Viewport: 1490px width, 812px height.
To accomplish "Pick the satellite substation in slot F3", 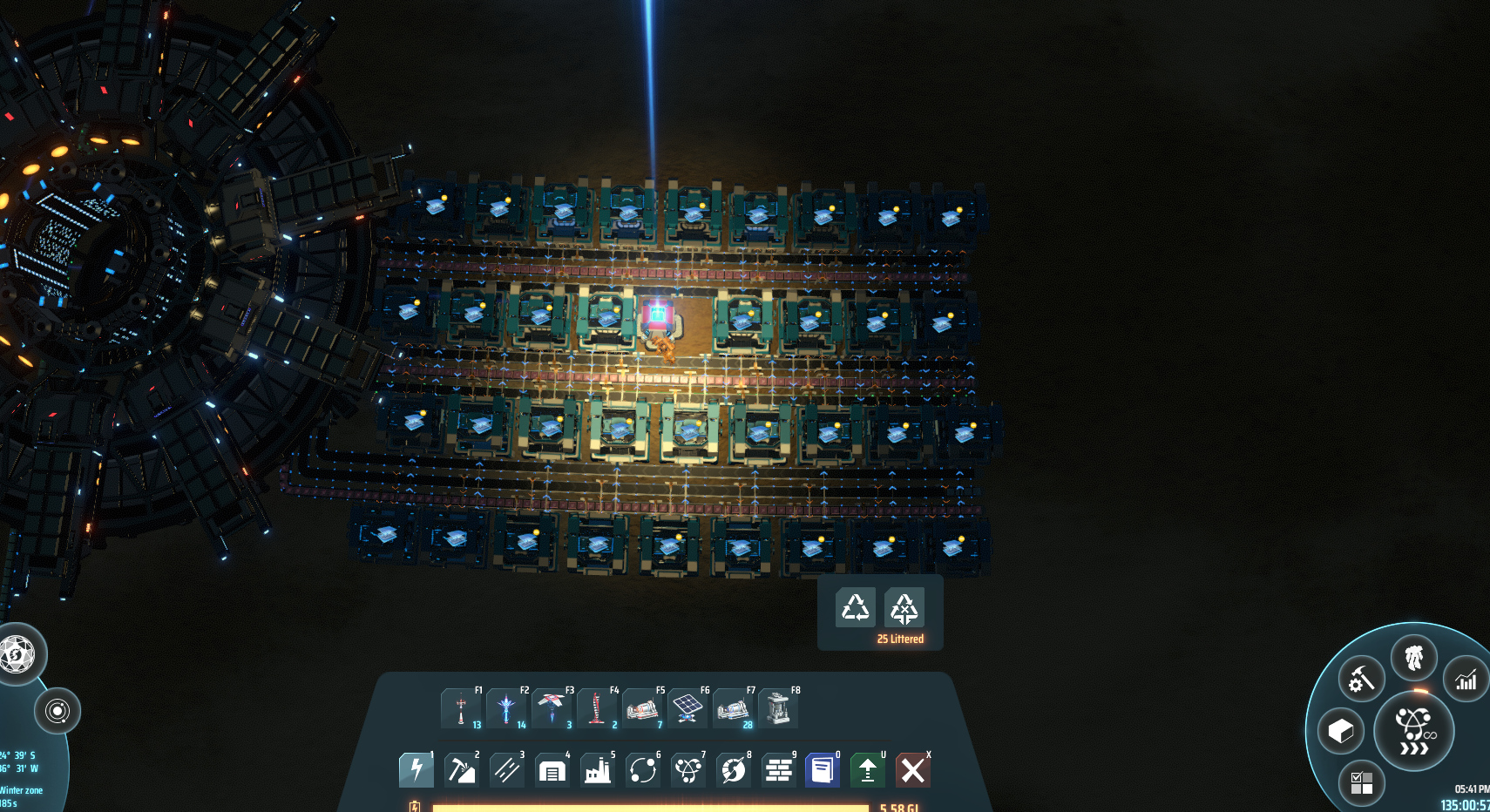I will [552, 708].
